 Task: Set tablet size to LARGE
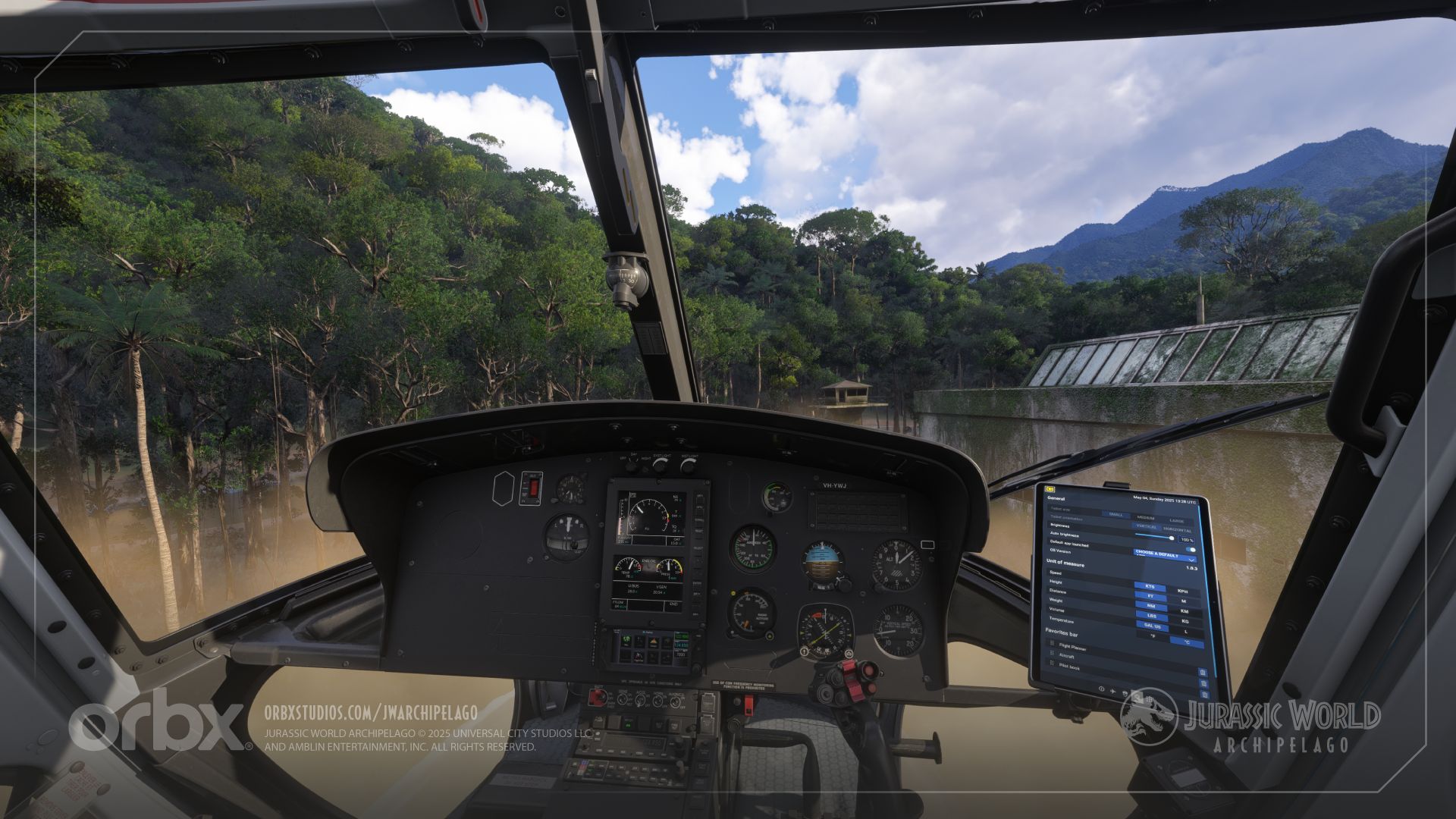(1176, 521)
